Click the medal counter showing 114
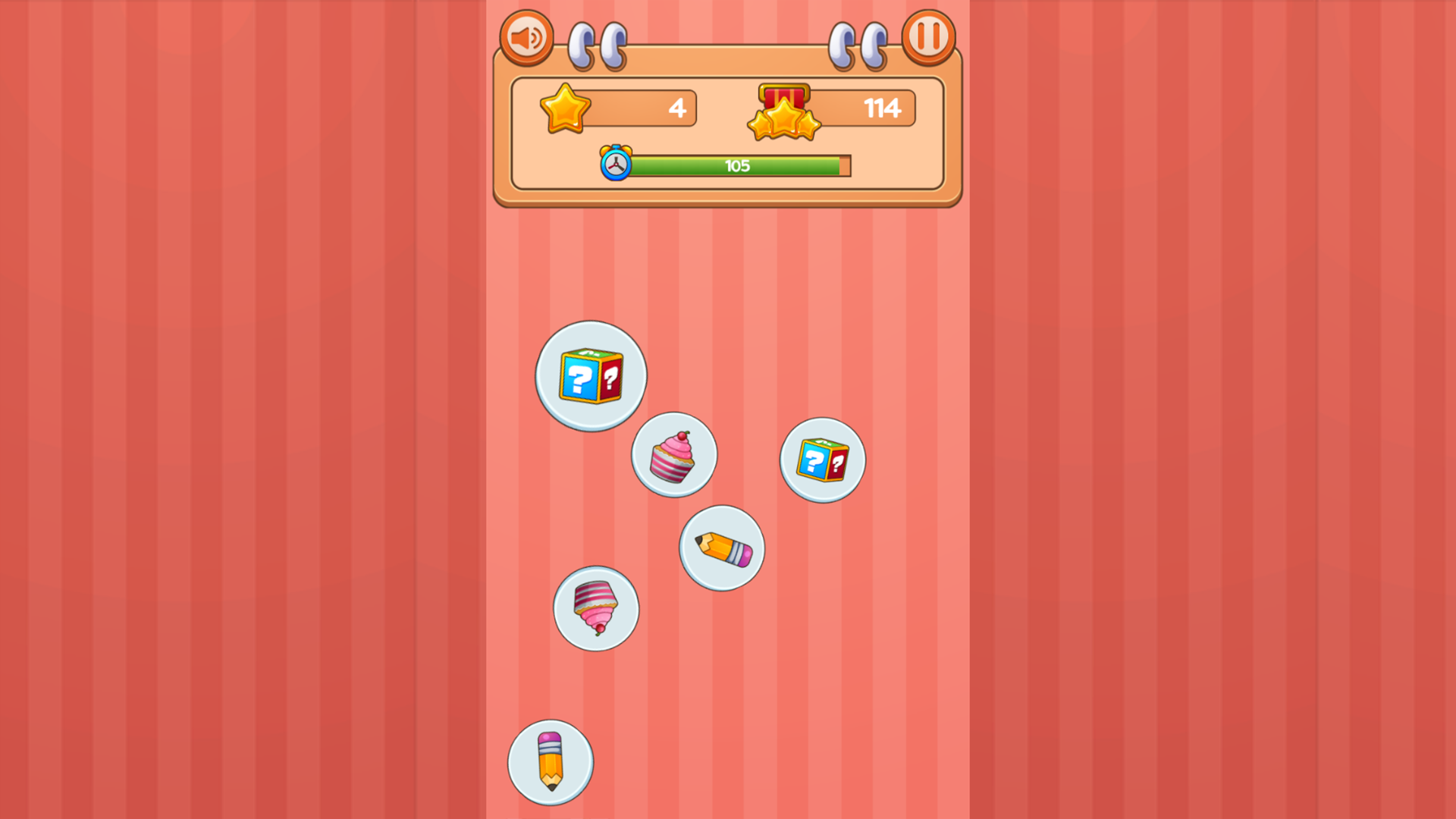Image resolution: width=1456 pixels, height=819 pixels. tap(882, 107)
